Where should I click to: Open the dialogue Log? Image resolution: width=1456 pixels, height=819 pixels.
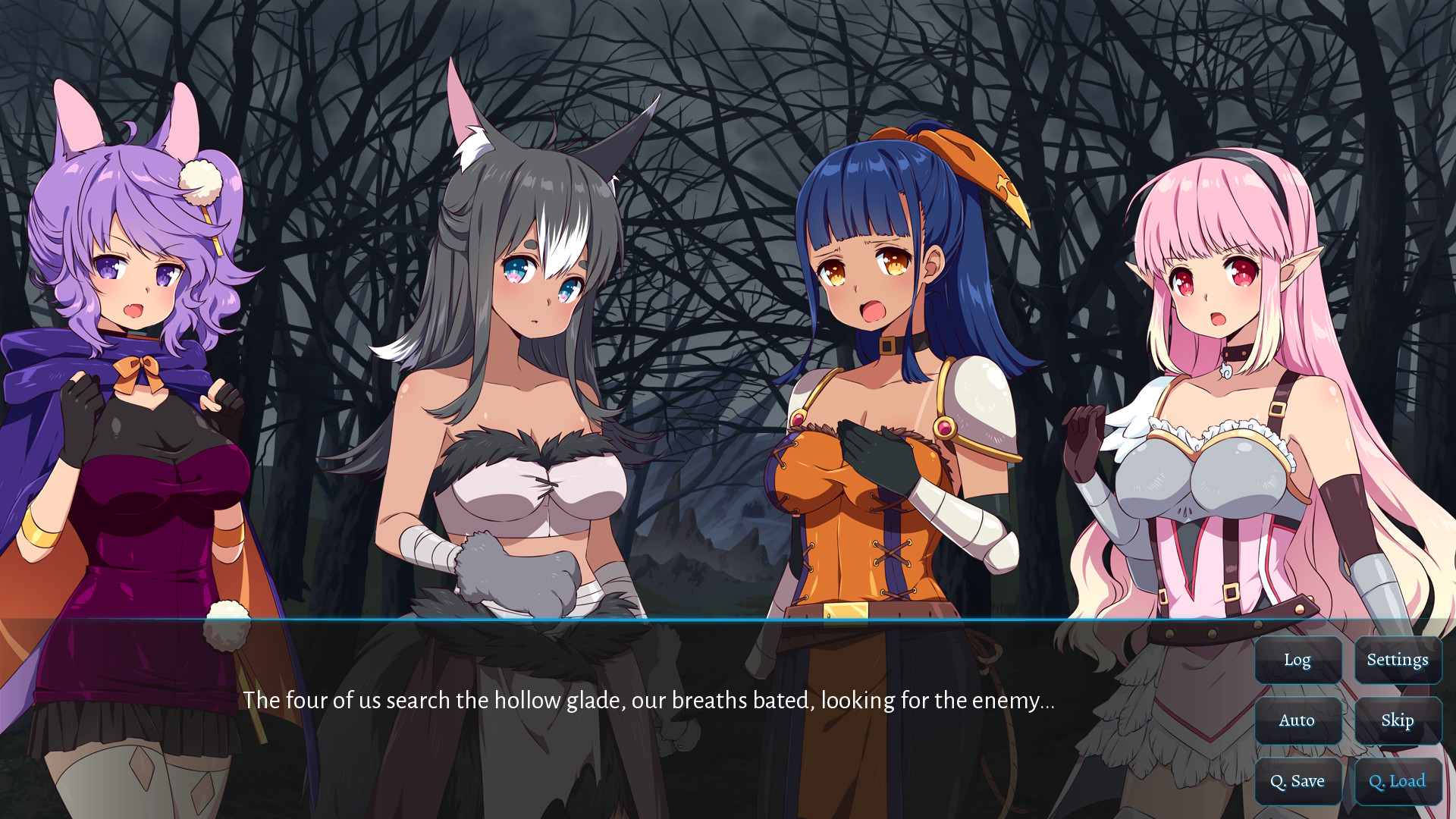(1298, 660)
